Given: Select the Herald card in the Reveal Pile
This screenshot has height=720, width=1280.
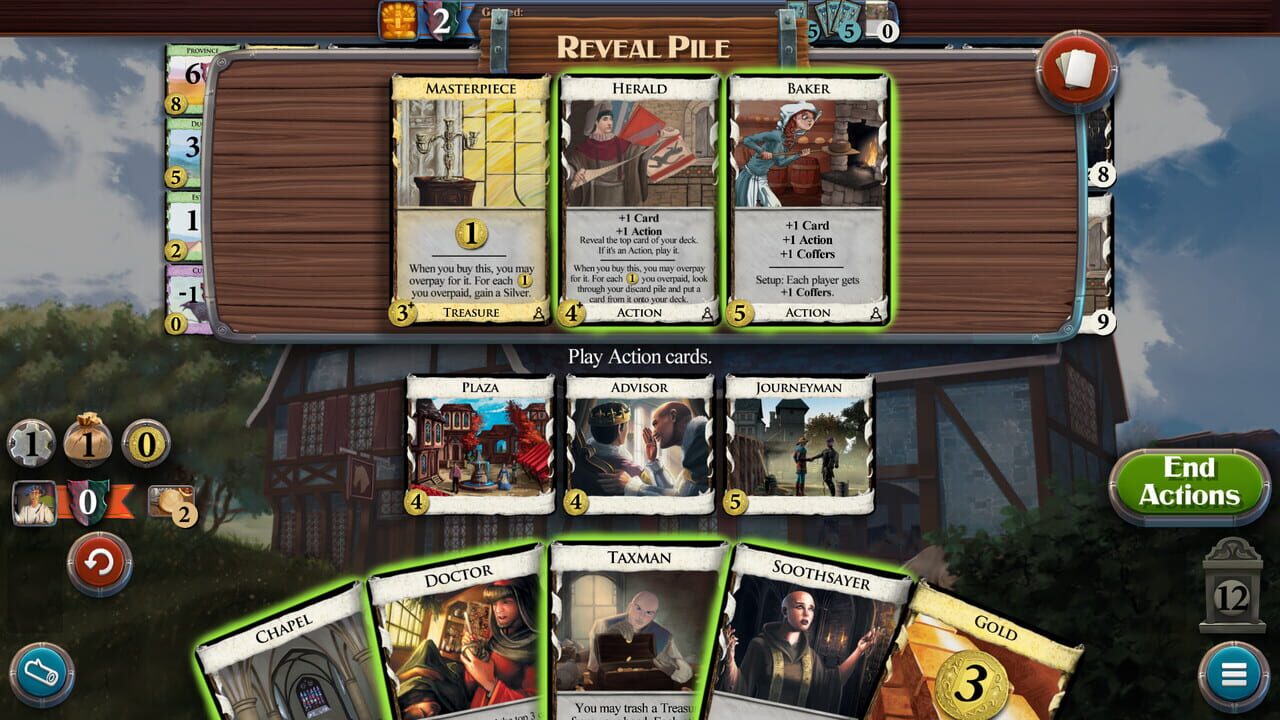Looking at the screenshot, I should 638,195.
